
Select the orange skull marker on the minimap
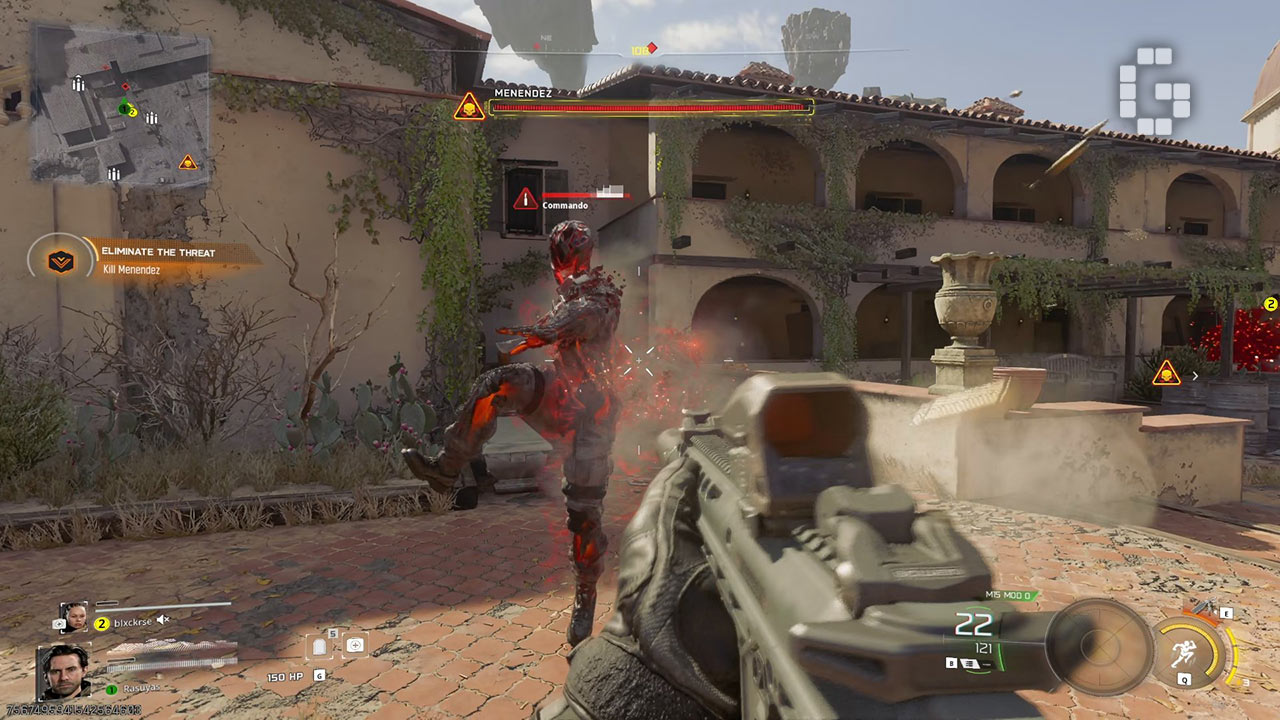tap(187, 162)
